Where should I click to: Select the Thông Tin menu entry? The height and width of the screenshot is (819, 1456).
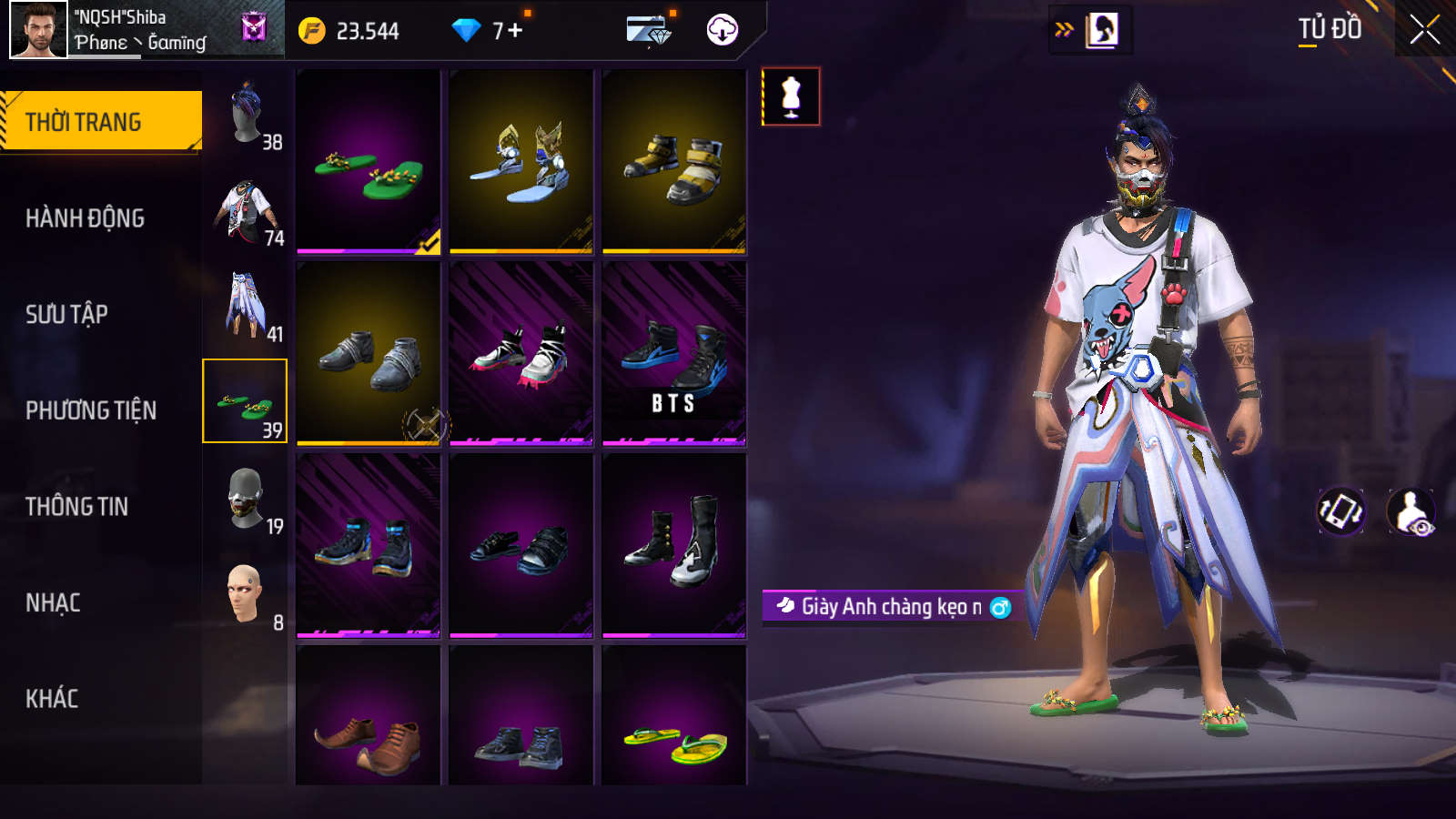[76, 507]
